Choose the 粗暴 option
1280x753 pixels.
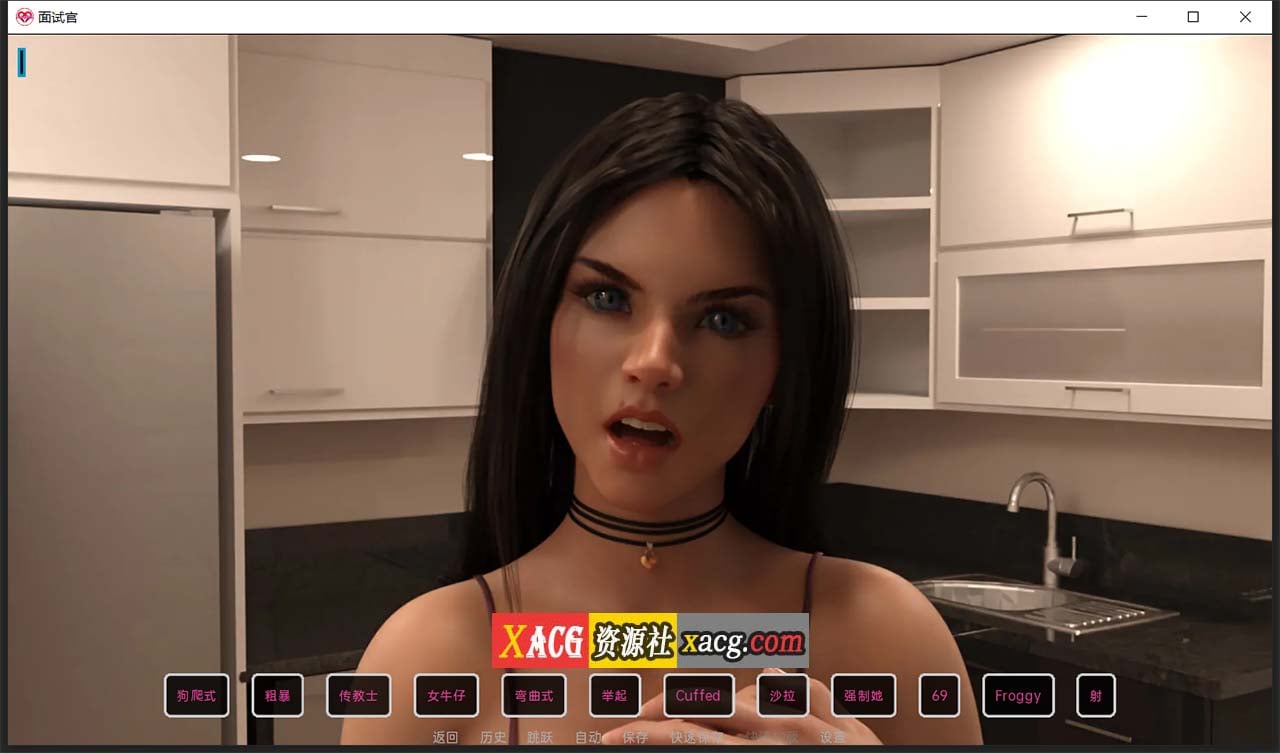click(277, 695)
